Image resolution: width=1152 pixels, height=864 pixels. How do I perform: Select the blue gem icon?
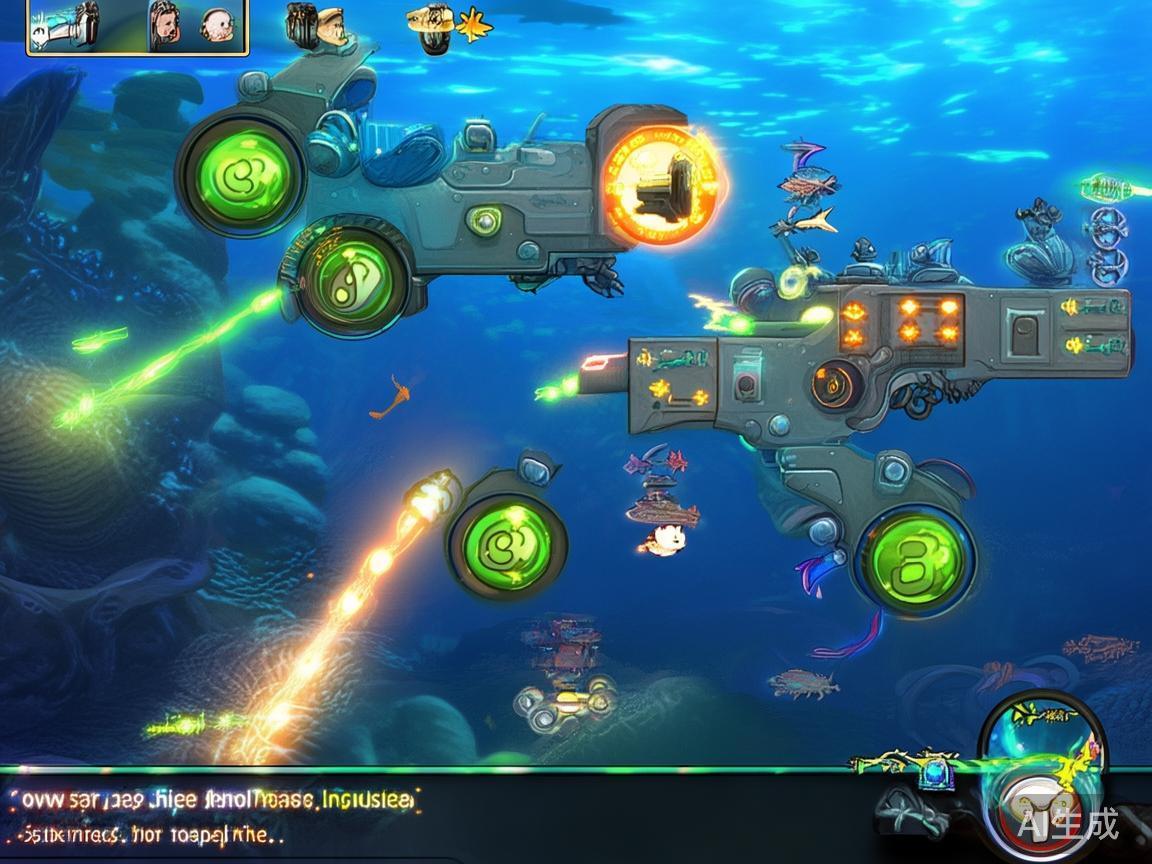[936, 773]
